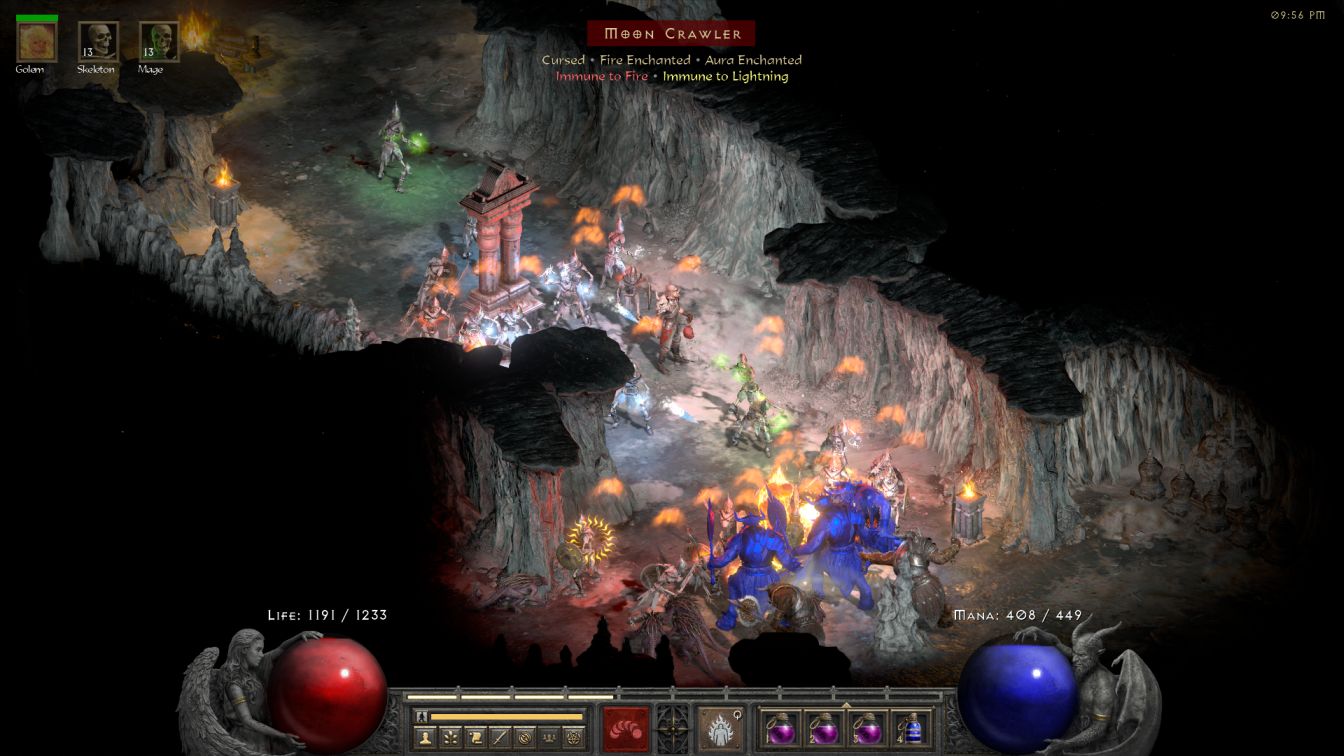Select the Golem minion portrait
Screen dimensions: 1344x756
37,42
